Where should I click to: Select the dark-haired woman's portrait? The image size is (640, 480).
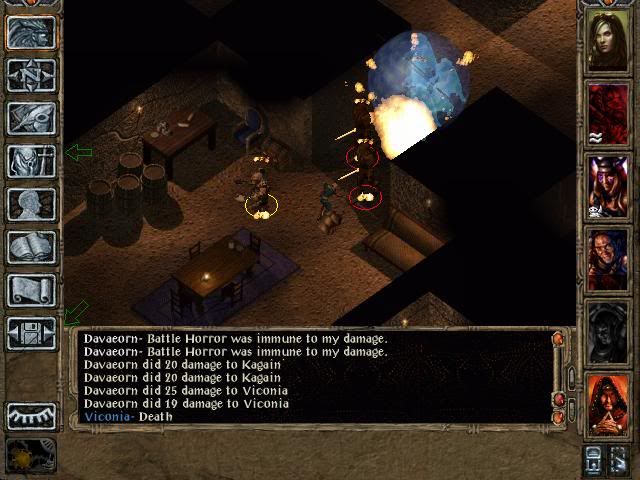tap(608, 41)
